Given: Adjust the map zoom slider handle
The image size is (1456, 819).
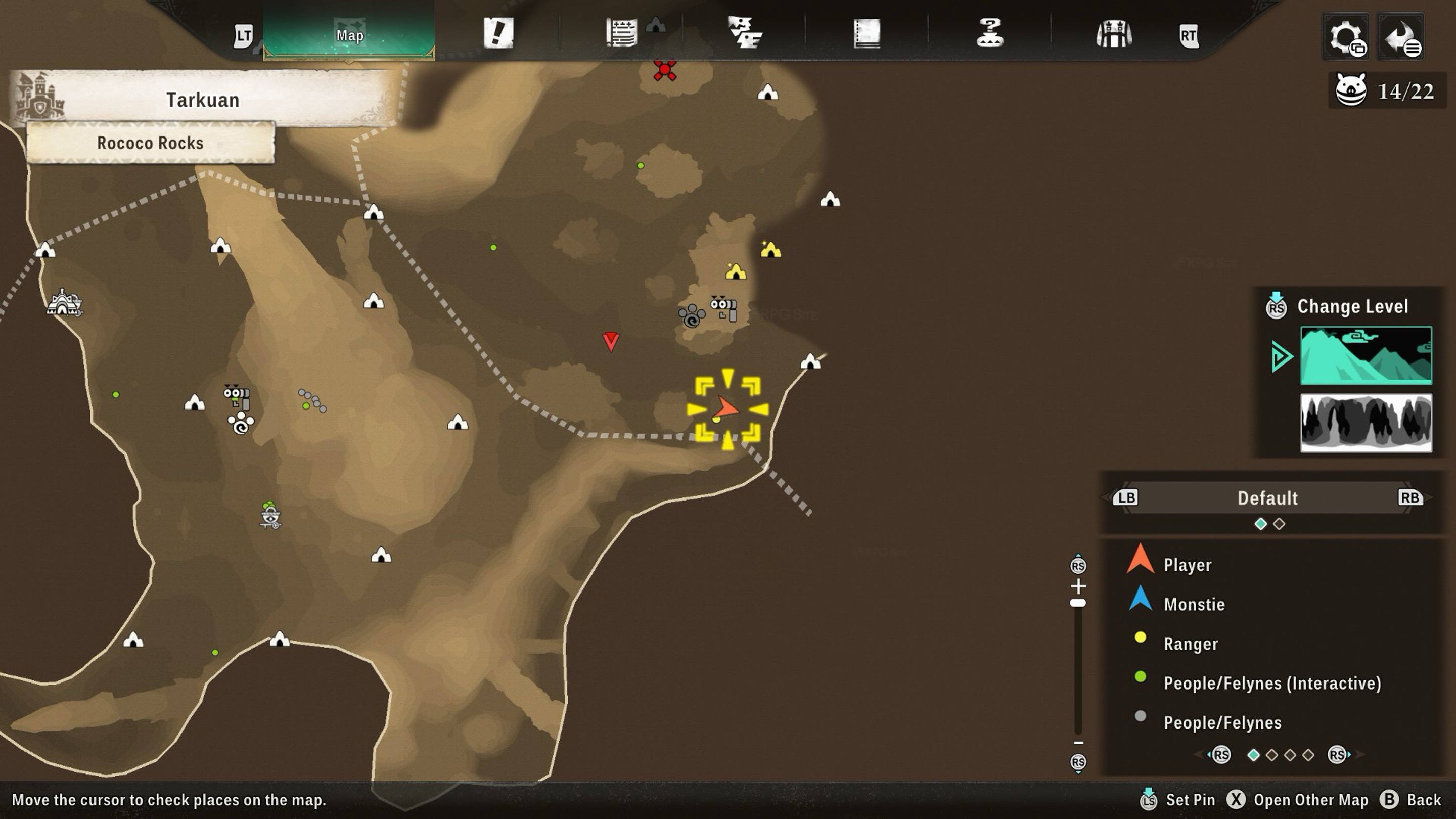Looking at the screenshot, I should tap(1078, 603).
